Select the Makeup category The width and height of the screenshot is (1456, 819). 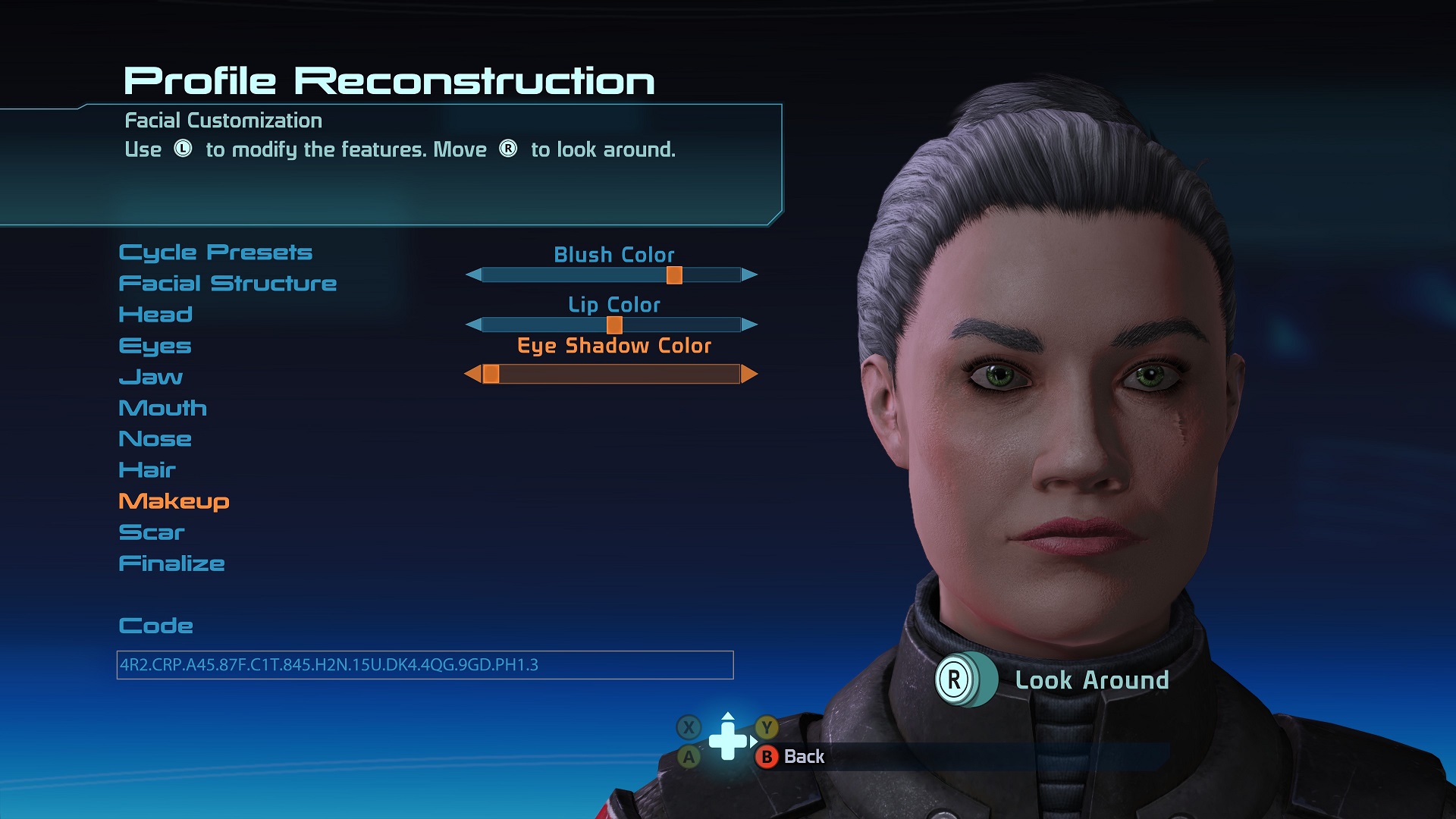[x=174, y=501]
